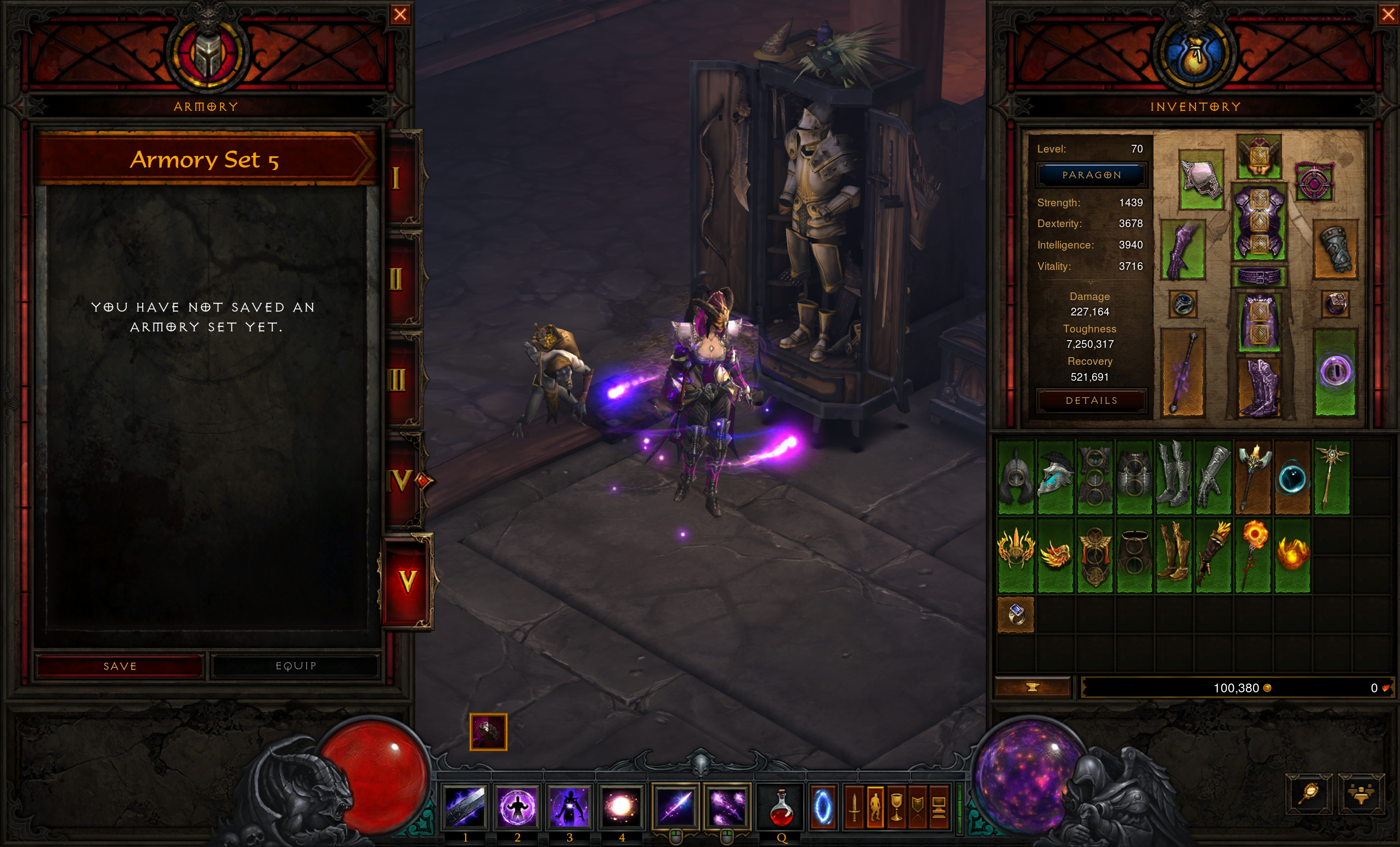Click the pet buff icon above hotbar
The image size is (1400, 847).
point(488,732)
